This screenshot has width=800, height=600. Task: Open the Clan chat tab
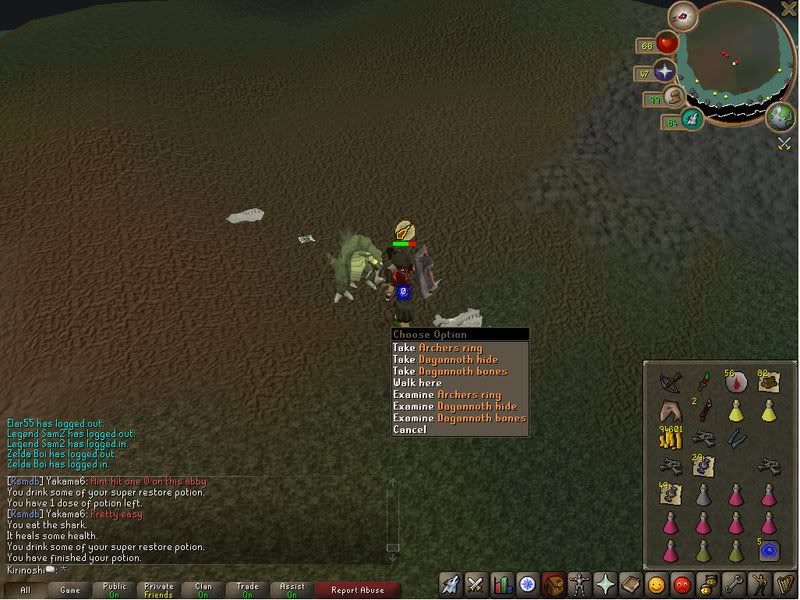click(203, 590)
